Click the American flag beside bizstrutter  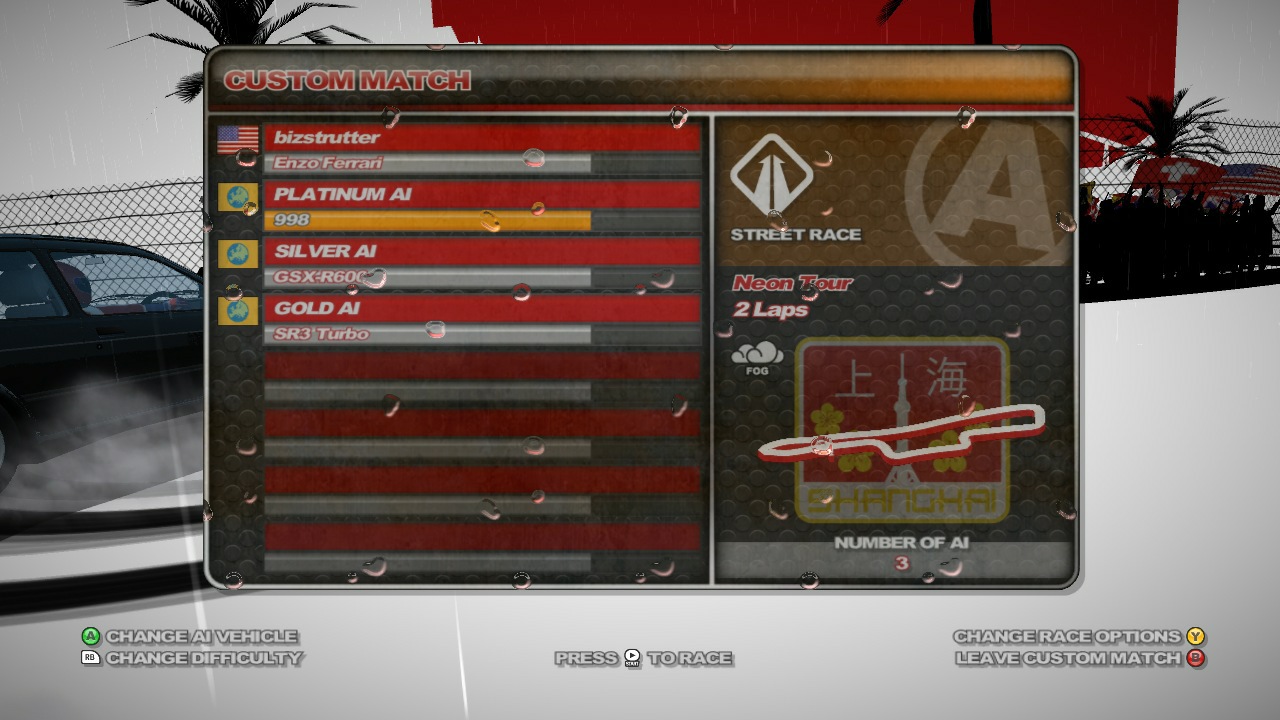[x=237, y=139]
